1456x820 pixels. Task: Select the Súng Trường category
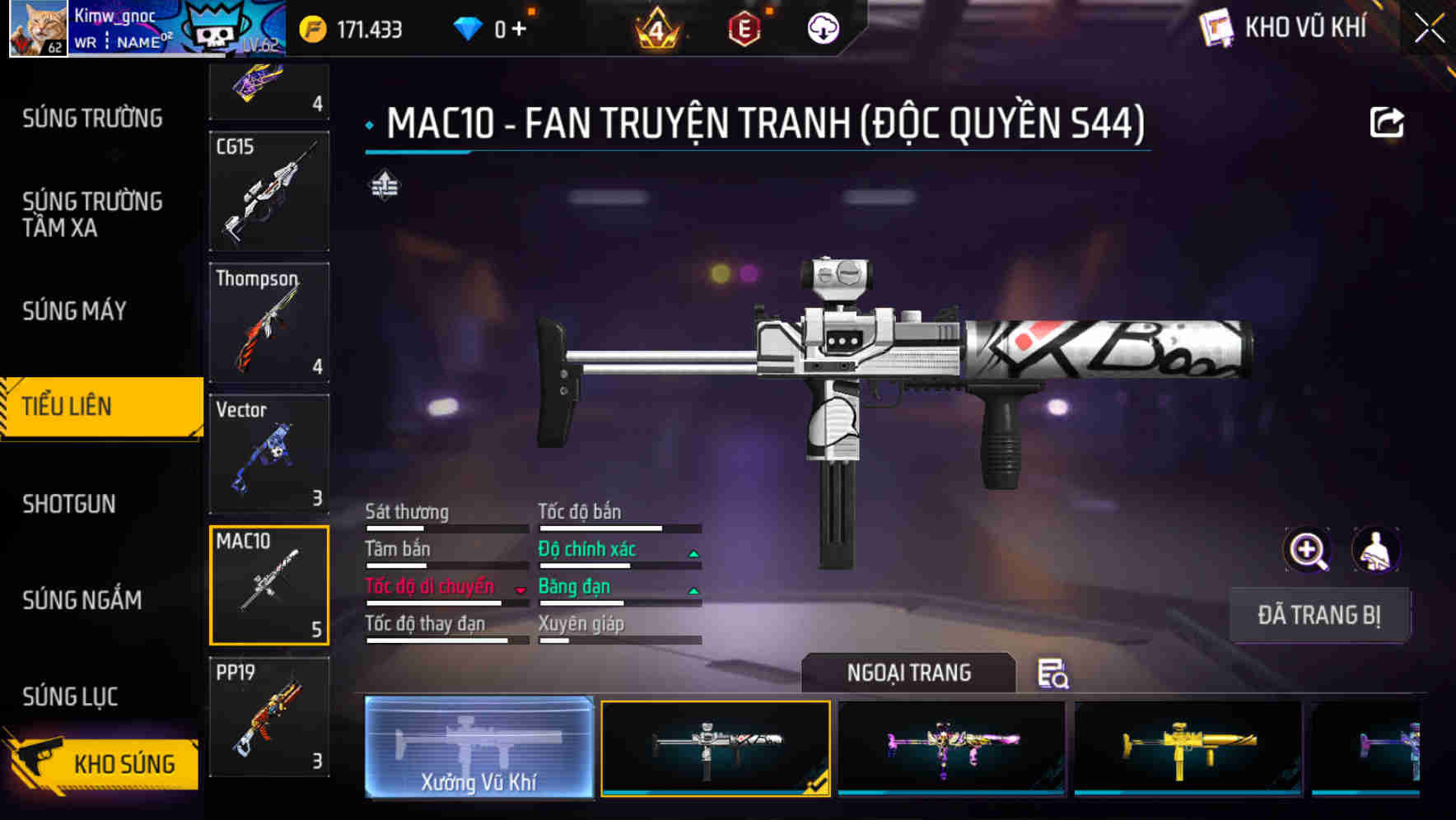click(x=92, y=119)
